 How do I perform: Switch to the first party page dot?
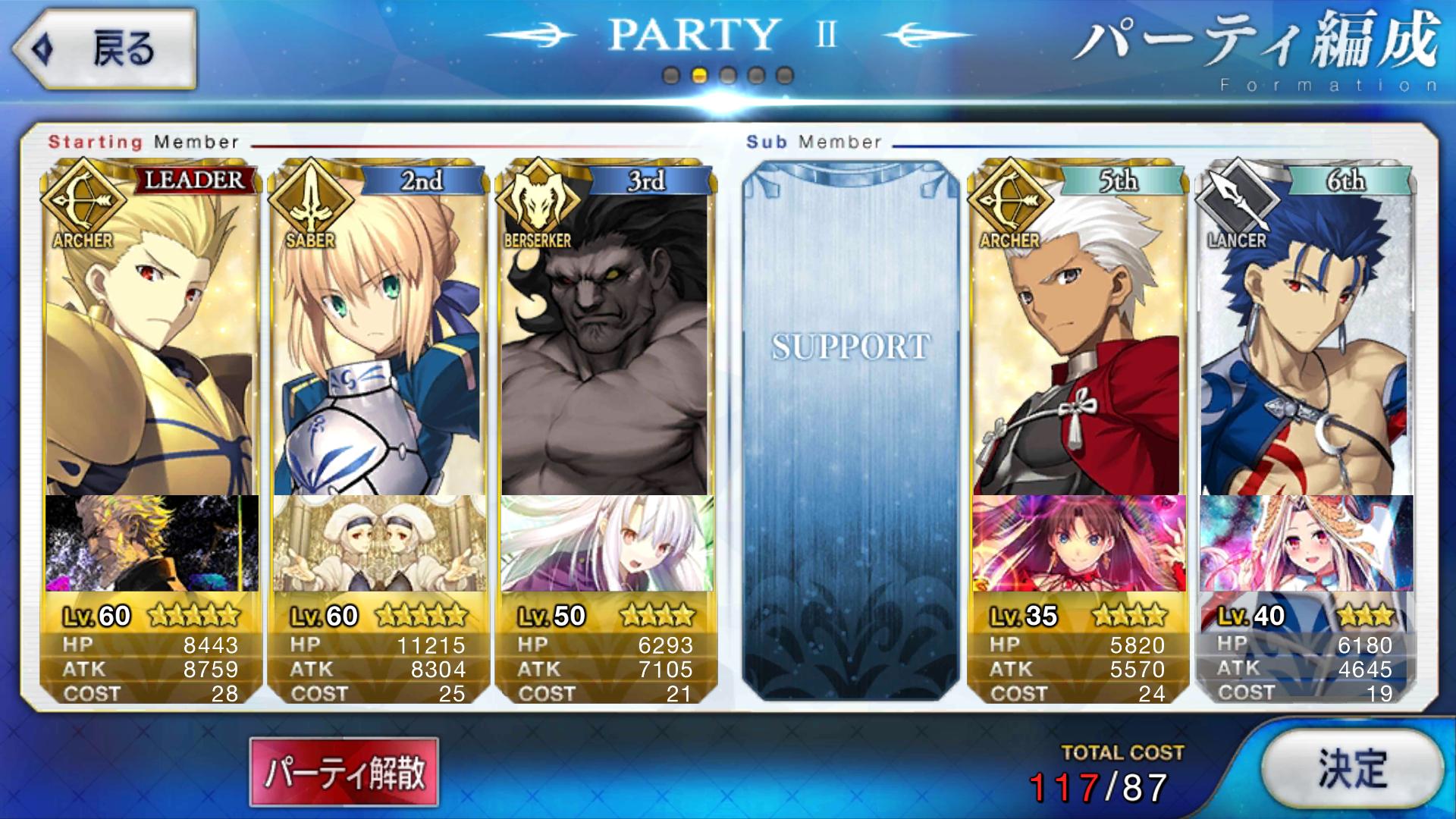pos(671,76)
